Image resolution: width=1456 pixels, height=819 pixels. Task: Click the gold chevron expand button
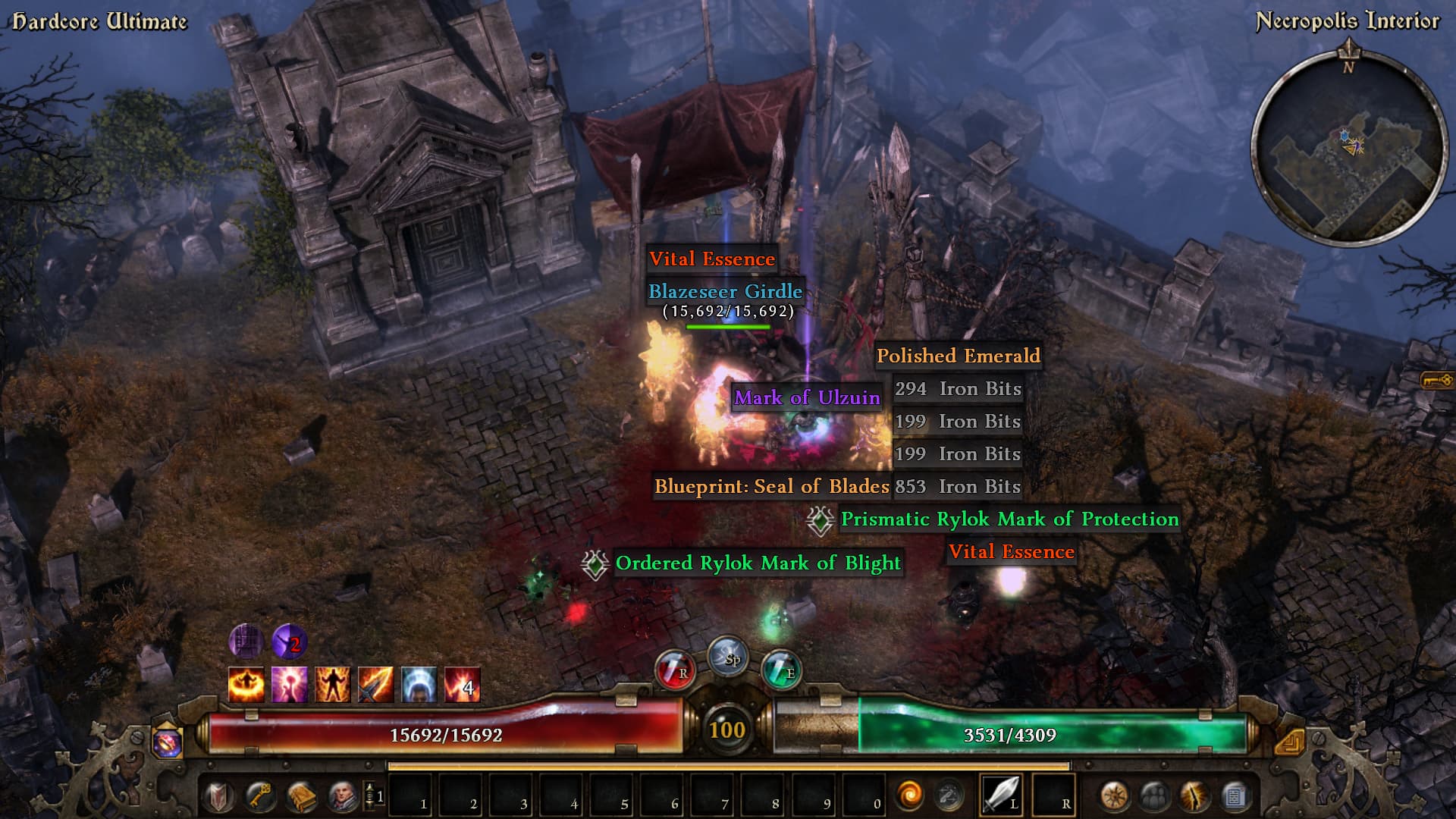(1290, 742)
